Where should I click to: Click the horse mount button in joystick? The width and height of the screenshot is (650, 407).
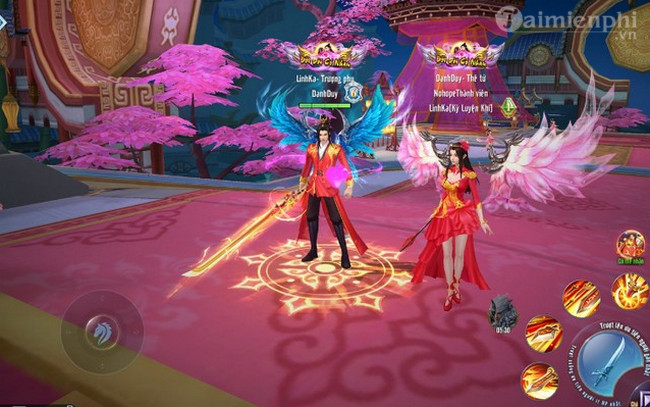[x=103, y=331]
